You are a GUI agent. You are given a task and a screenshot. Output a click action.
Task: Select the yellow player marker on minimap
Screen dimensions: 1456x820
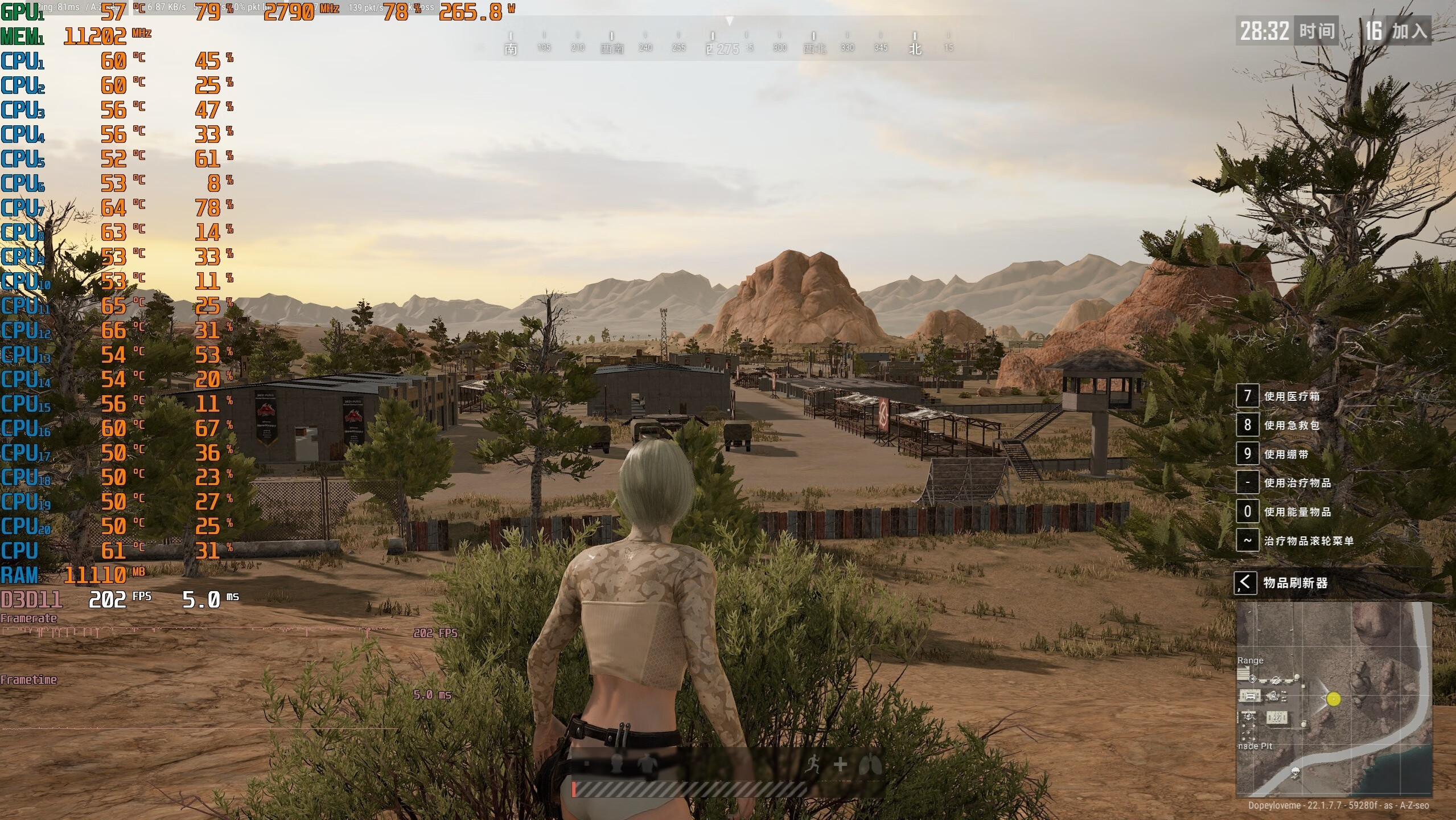(x=1334, y=699)
